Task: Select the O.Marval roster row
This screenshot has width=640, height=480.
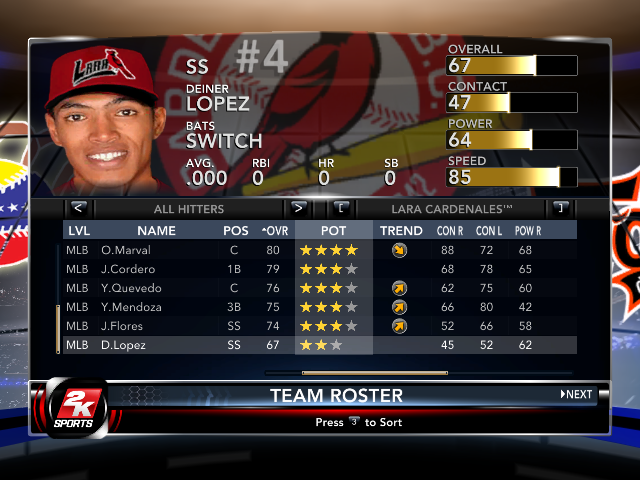Action: 125,250
